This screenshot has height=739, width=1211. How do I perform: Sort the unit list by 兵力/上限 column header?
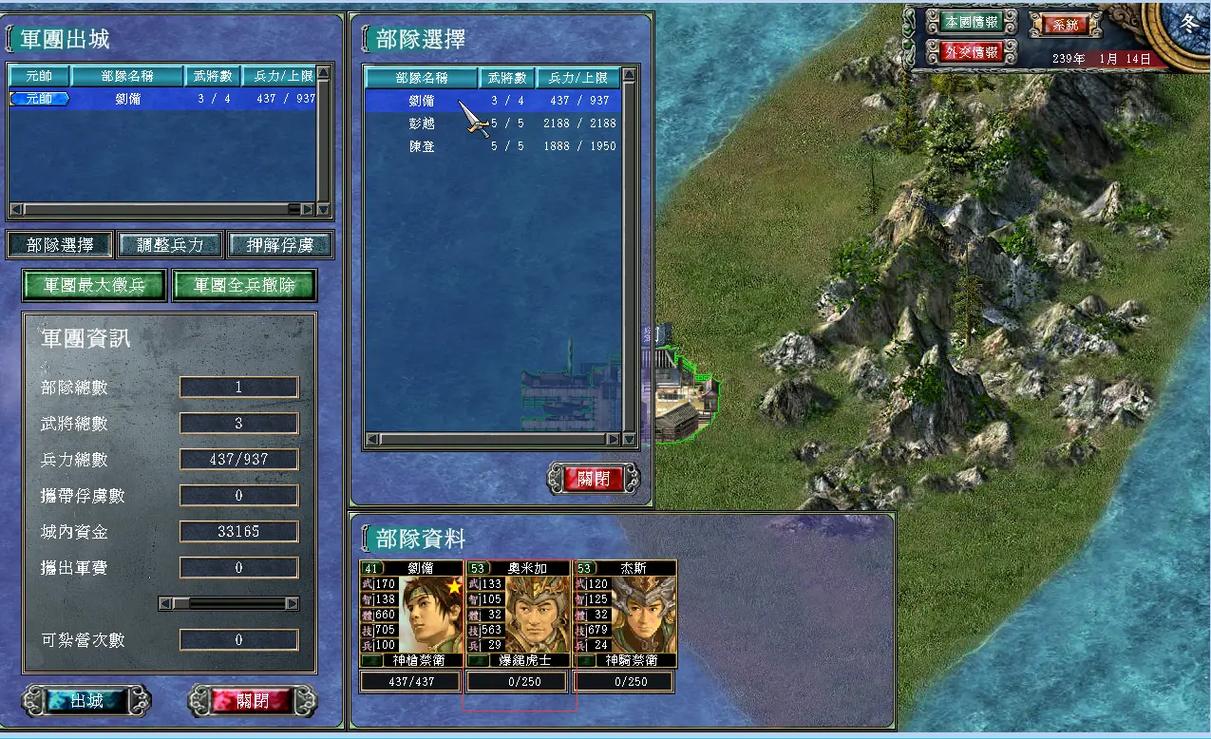coord(577,77)
